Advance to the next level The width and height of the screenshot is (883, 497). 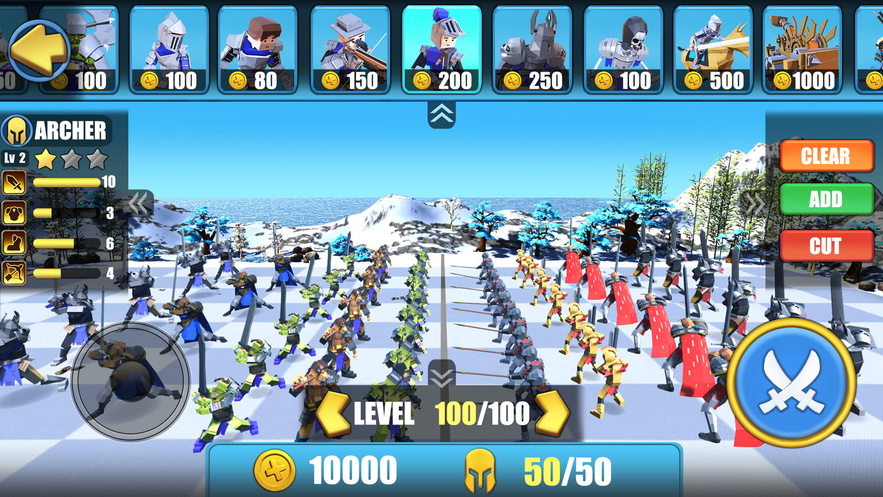[552, 412]
